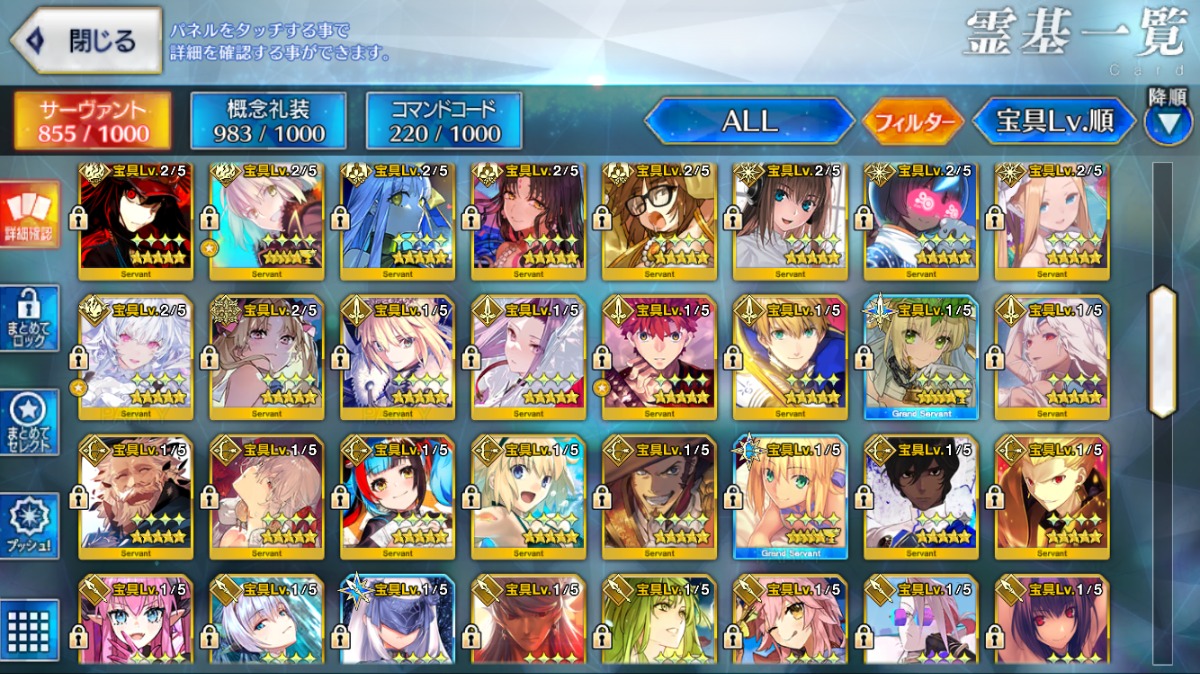Tap the プッシュ! button
1200x674 pixels.
coord(30,527)
